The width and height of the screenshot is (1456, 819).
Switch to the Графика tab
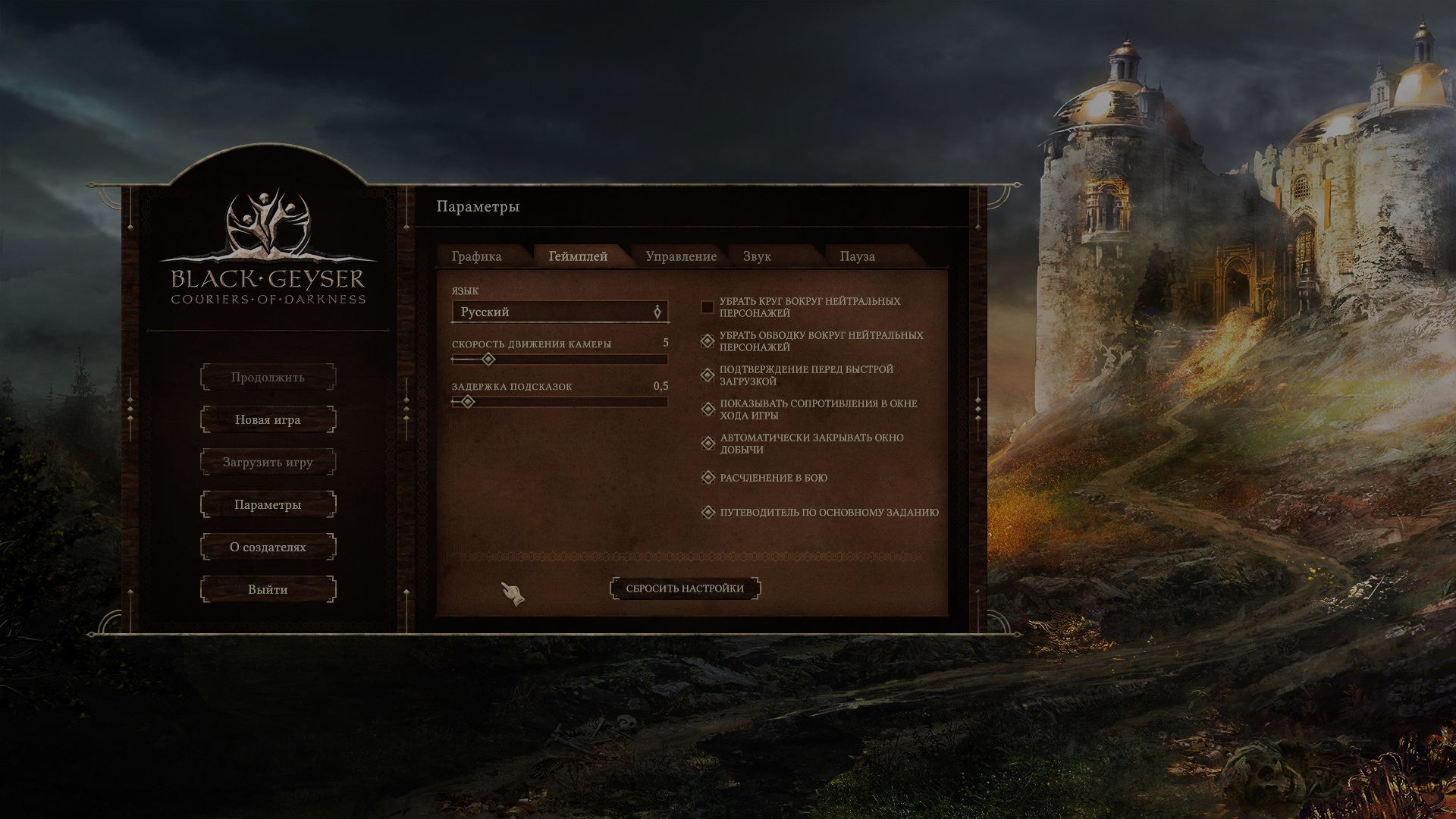(x=476, y=256)
